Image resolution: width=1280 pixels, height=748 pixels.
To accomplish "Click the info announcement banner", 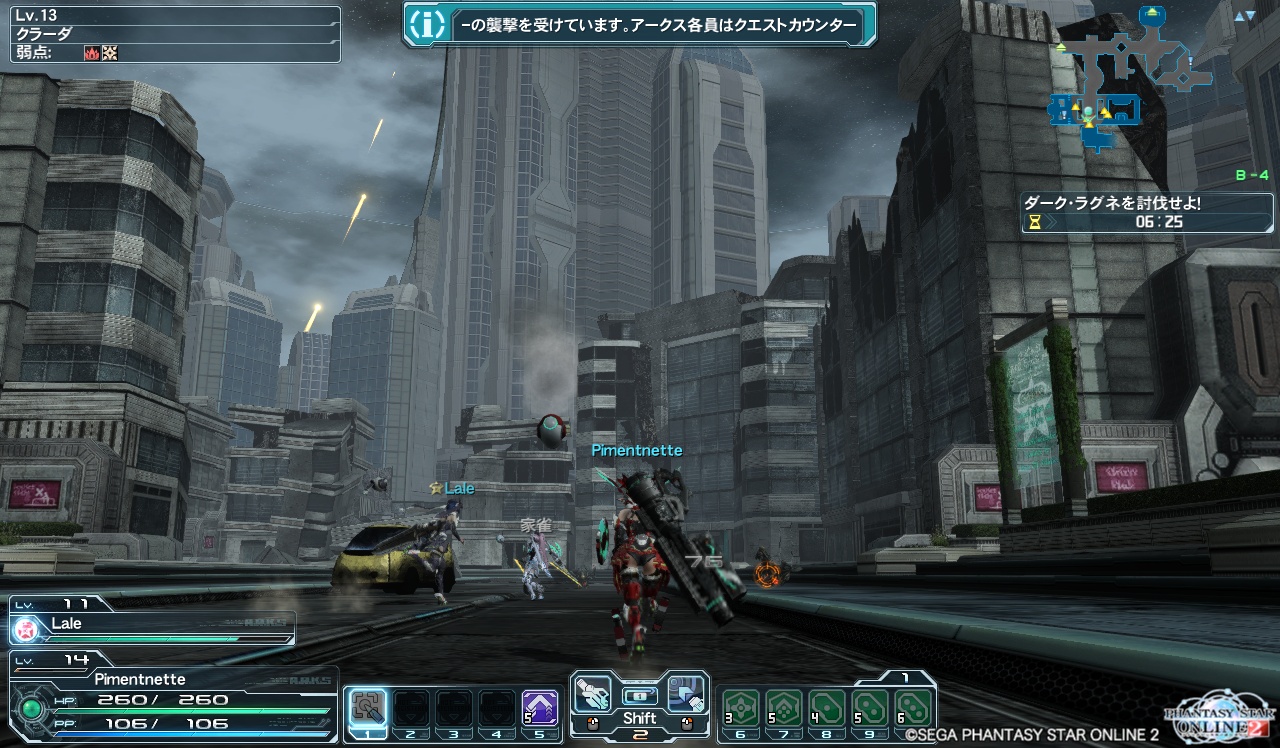I will [639, 25].
